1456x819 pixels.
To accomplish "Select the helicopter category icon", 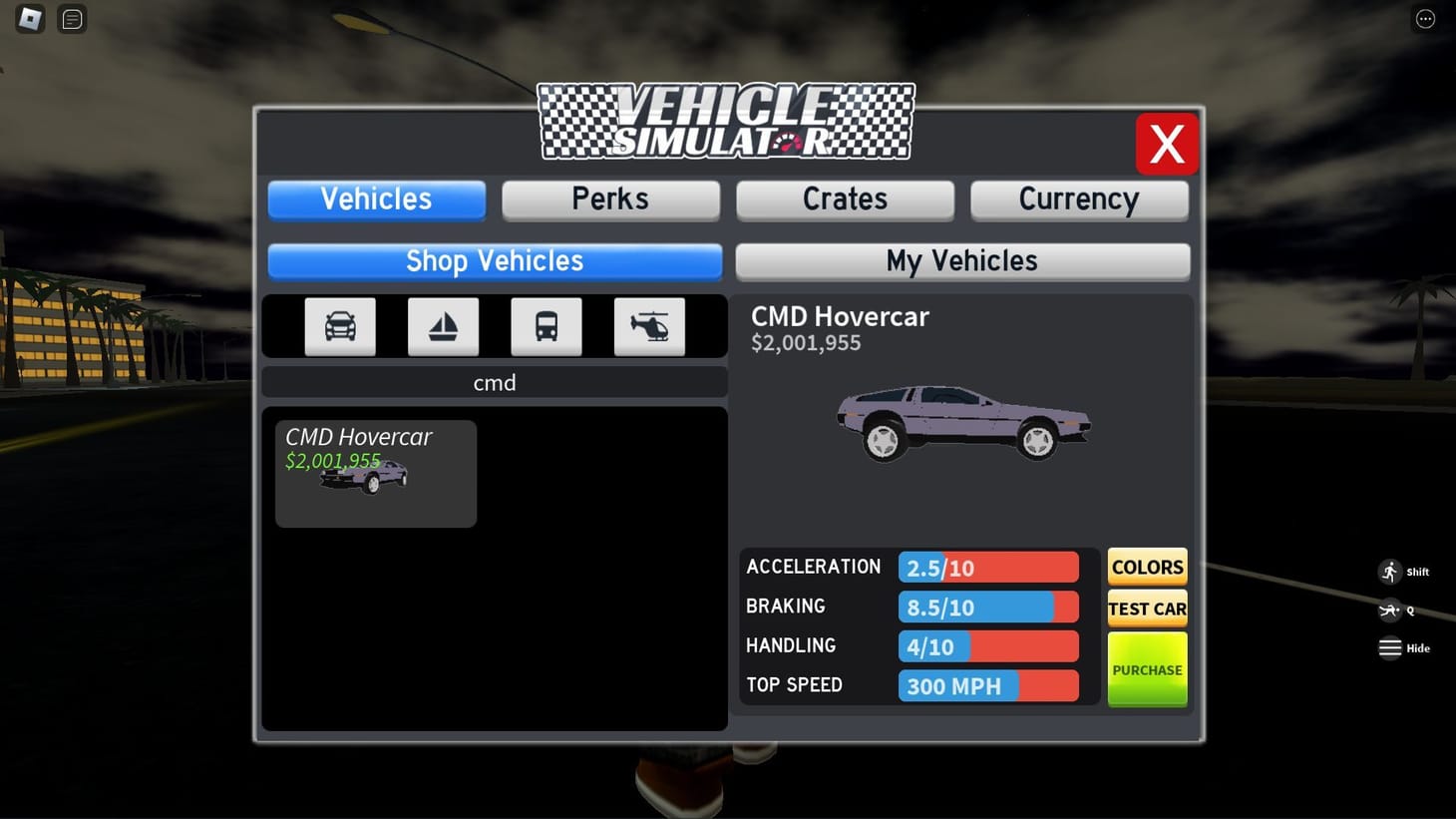I will 649,326.
